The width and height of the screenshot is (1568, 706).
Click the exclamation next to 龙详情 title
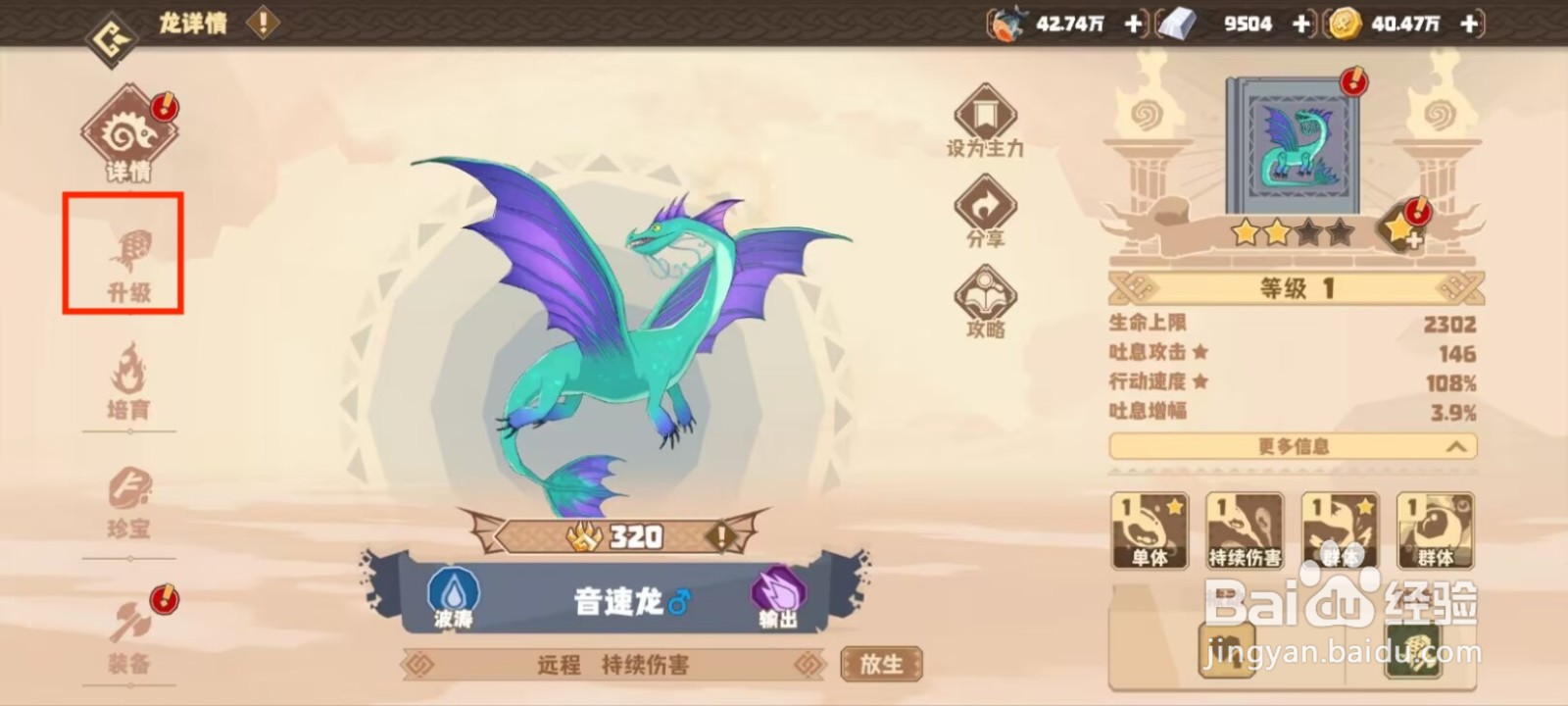coord(261,24)
